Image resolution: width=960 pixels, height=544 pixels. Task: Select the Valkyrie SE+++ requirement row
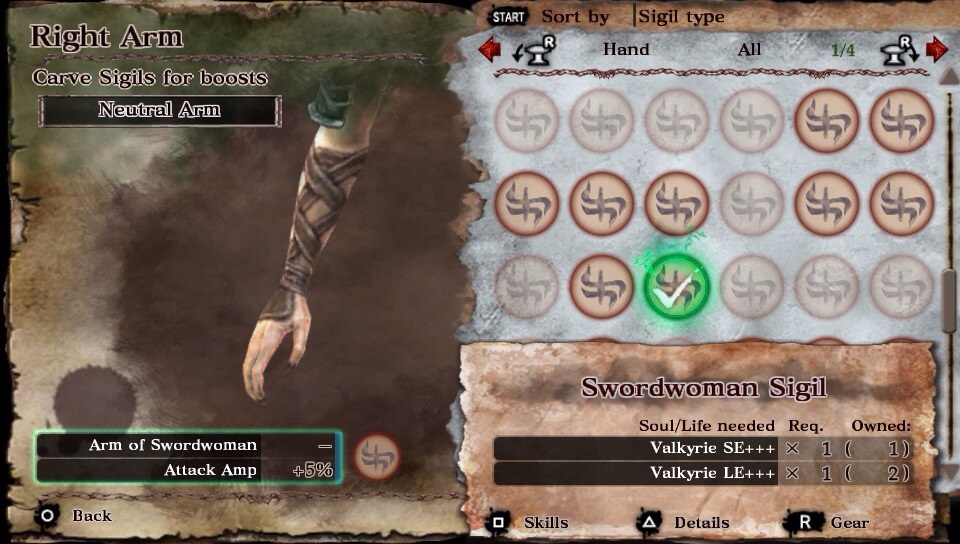point(701,448)
